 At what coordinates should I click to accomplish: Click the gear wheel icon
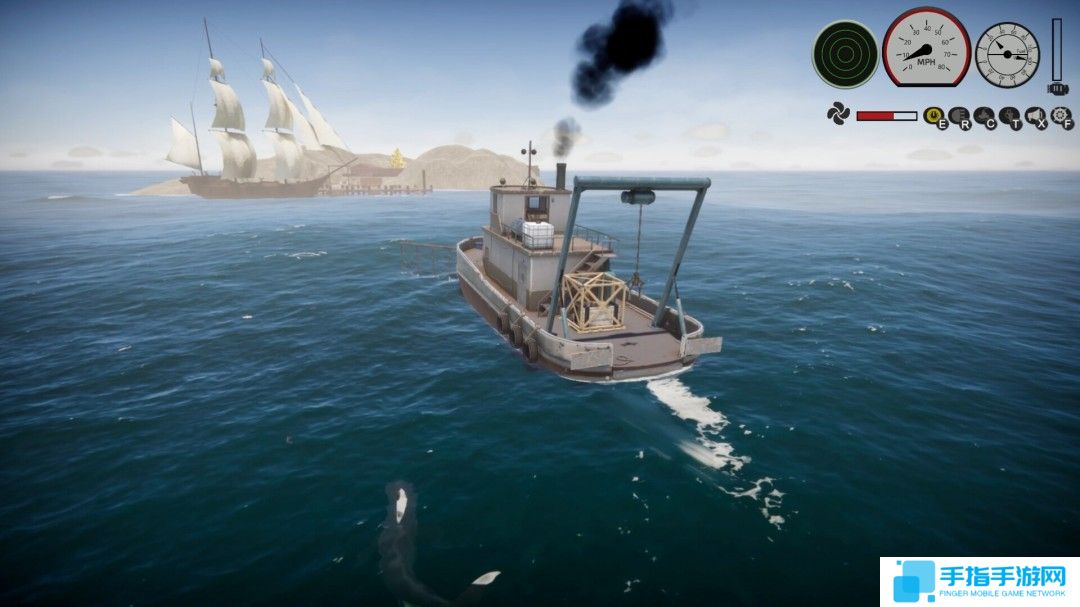pyautogui.click(x=1061, y=116)
